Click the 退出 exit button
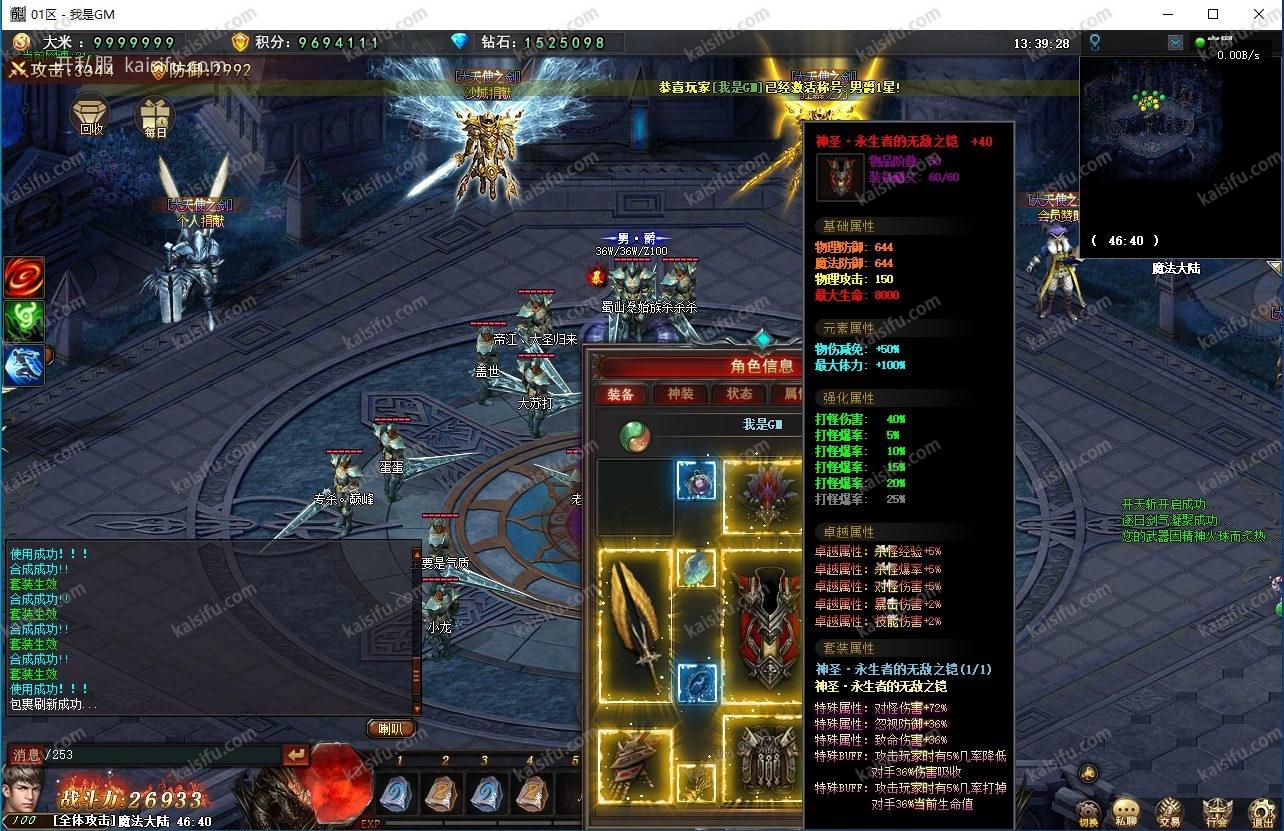Screen dimensions: 1284x831 coord(1261,811)
